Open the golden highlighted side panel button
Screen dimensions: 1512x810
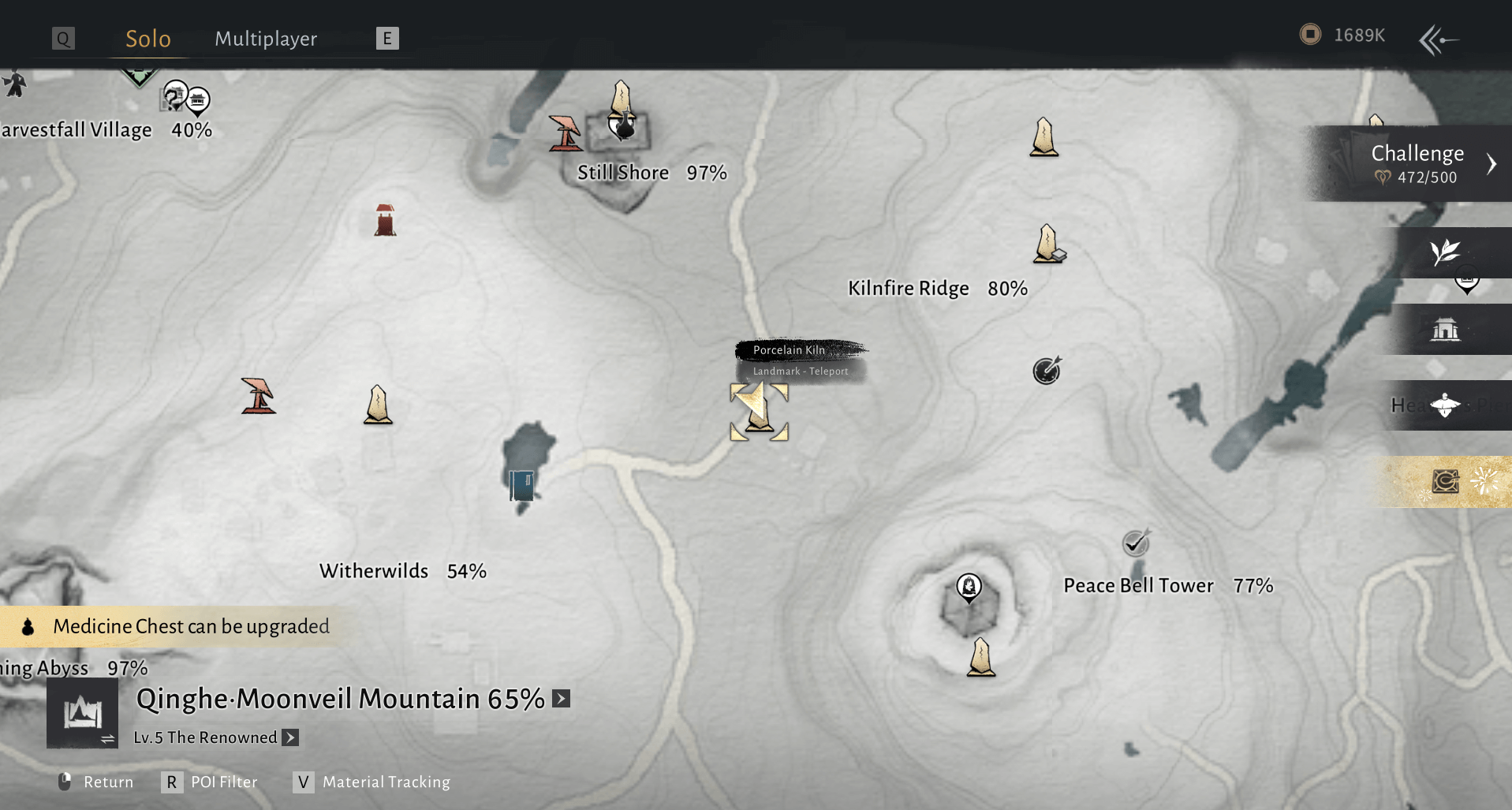pyautogui.click(x=1446, y=481)
